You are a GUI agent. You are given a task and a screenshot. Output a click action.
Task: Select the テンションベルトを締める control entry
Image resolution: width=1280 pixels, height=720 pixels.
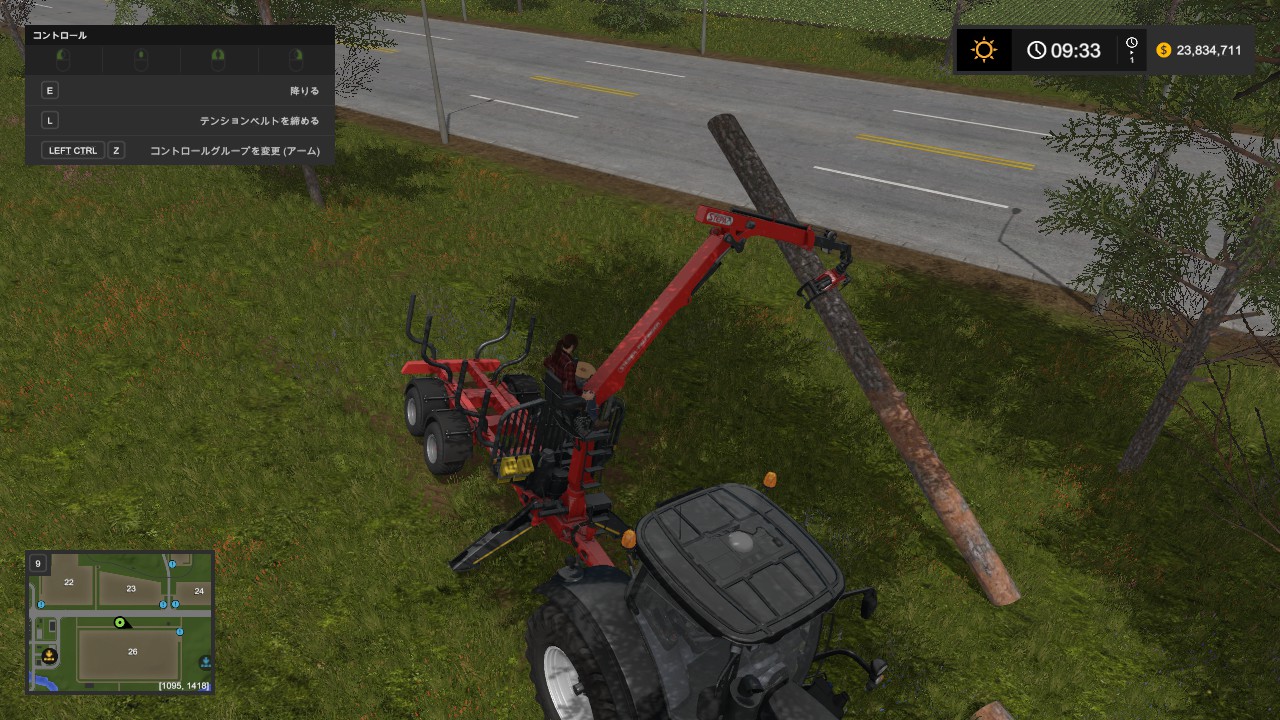(260, 120)
